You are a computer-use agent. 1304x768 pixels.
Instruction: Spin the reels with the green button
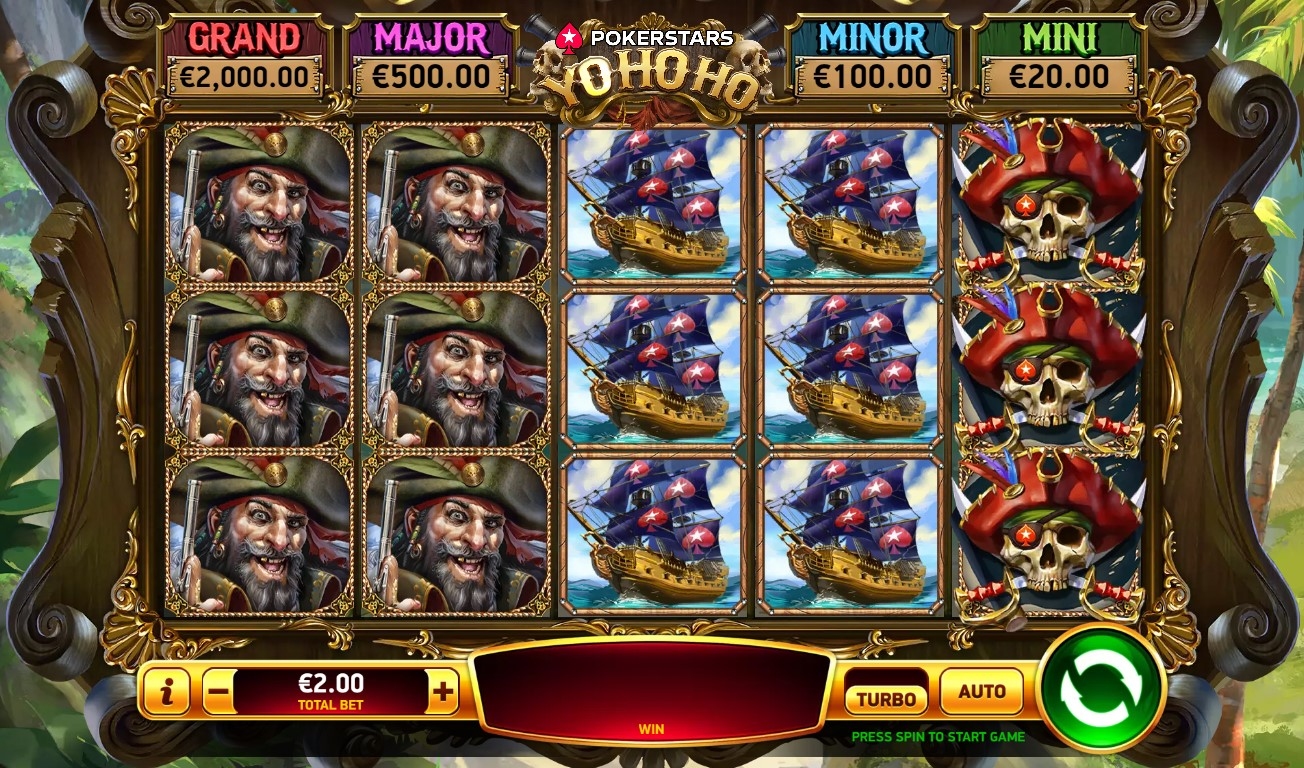pos(1099,688)
